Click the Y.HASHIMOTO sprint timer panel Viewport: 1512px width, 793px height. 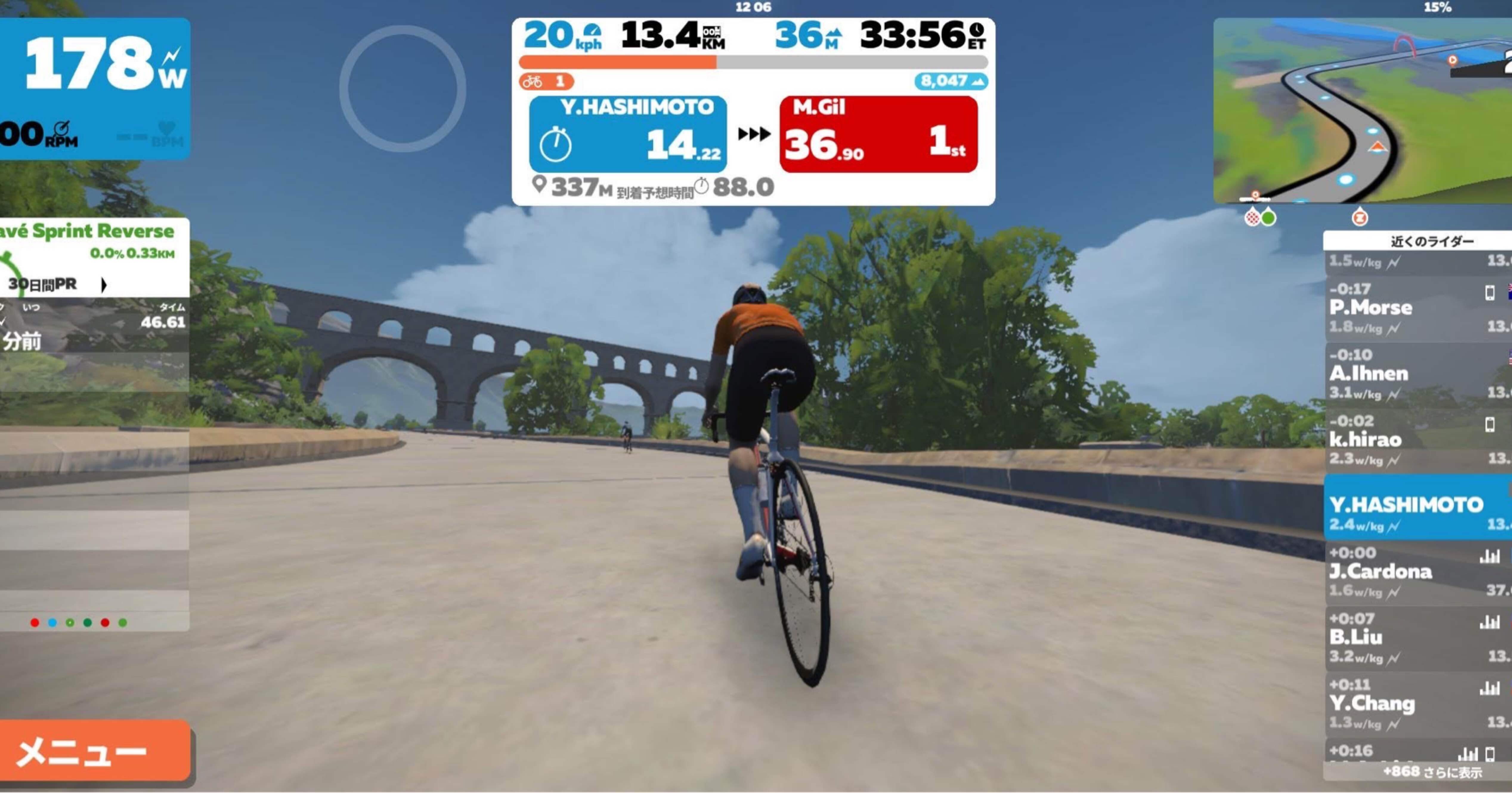click(x=627, y=135)
